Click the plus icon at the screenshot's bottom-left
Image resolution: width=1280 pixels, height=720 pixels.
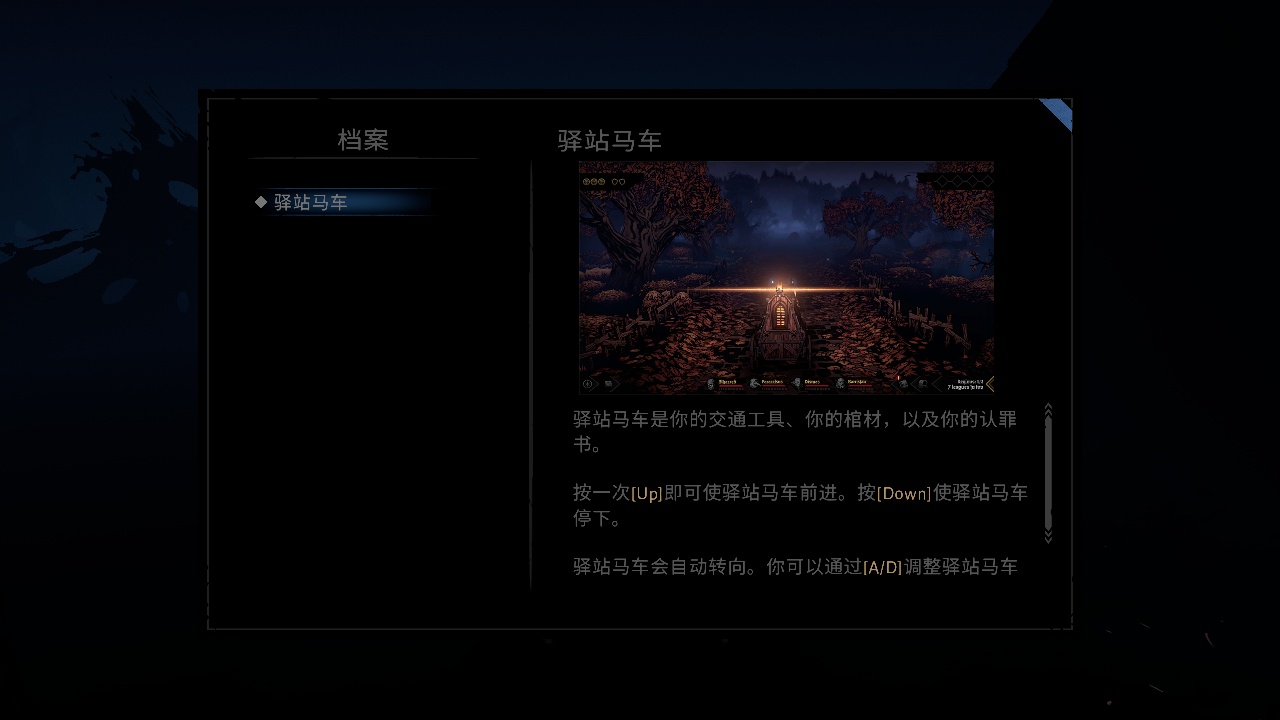[x=589, y=383]
